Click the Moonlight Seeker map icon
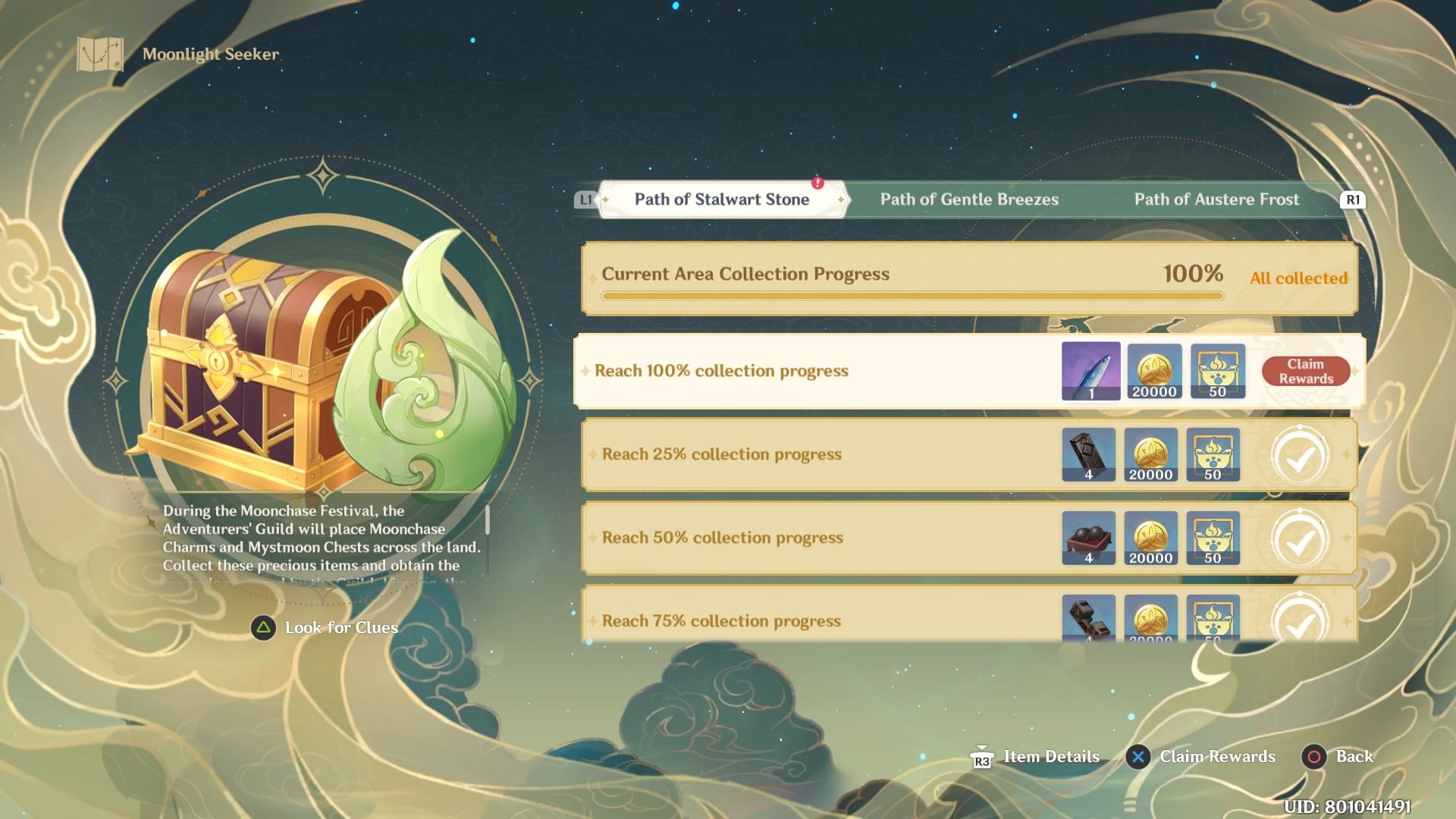 point(99,54)
